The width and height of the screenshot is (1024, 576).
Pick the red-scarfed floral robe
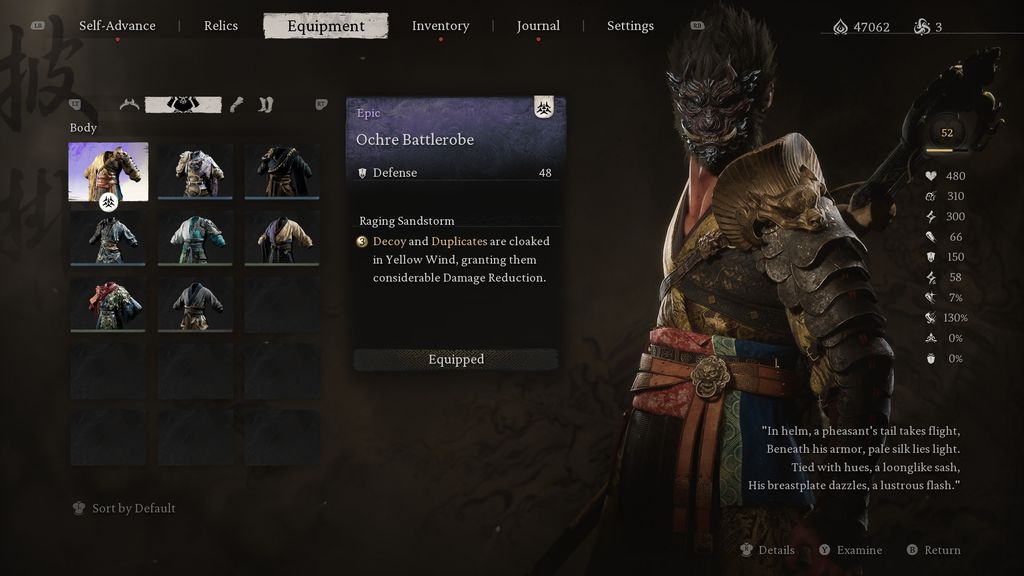click(108, 303)
